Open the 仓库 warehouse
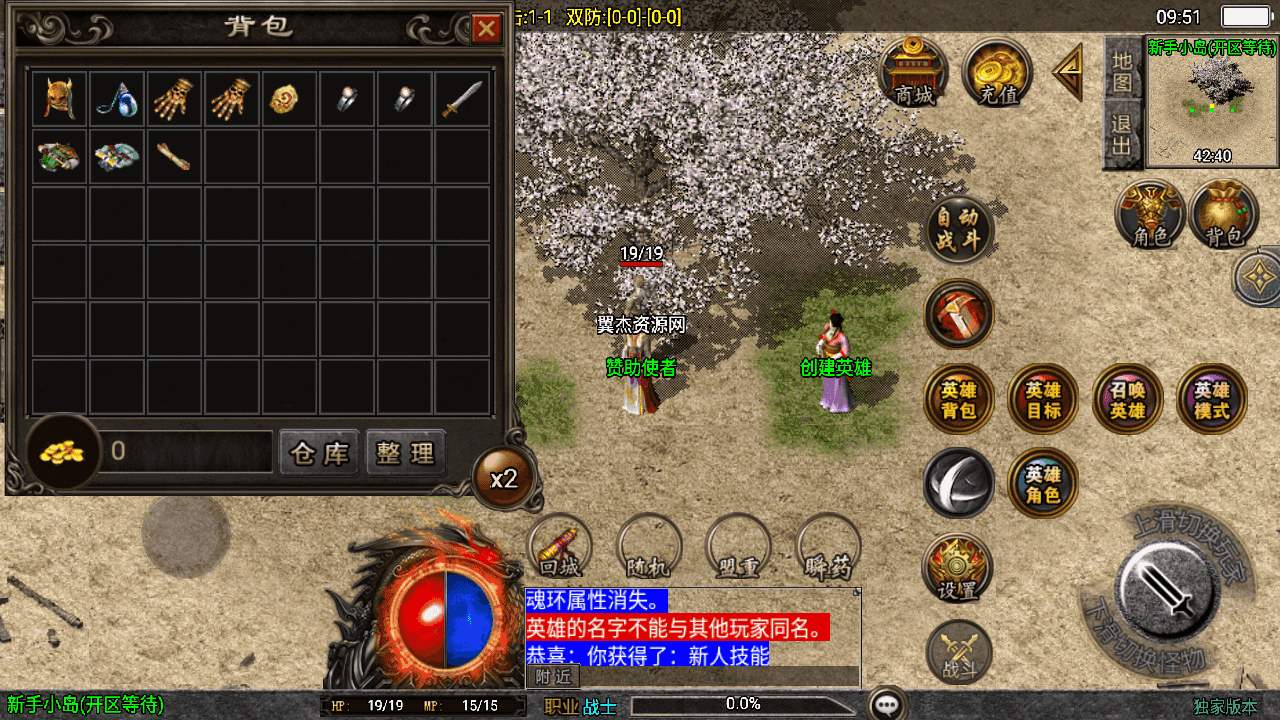Image resolution: width=1280 pixels, height=720 pixels. tap(319, 453)
